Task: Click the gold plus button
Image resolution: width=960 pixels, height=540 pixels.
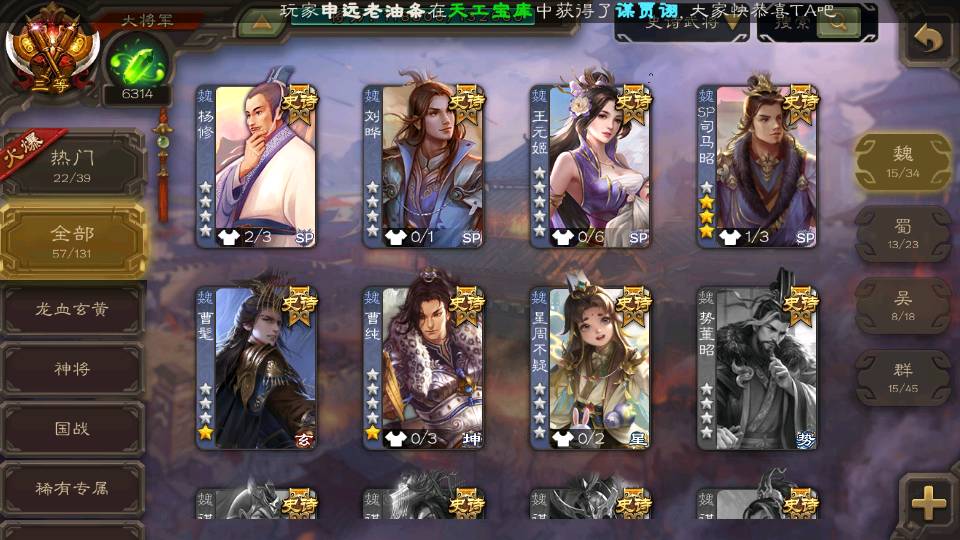Action: 929,503
